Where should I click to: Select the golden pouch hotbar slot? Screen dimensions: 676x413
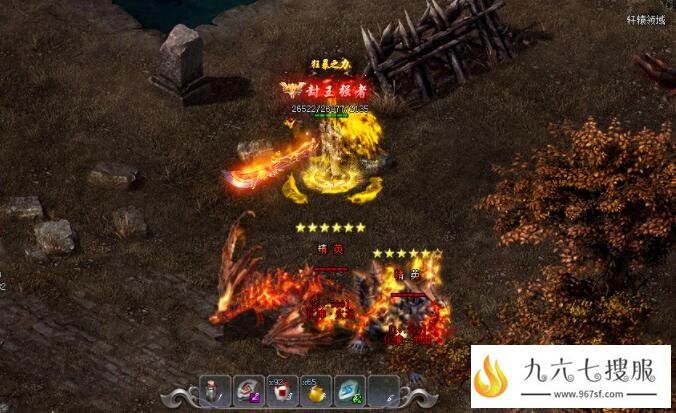pos(316,392)
